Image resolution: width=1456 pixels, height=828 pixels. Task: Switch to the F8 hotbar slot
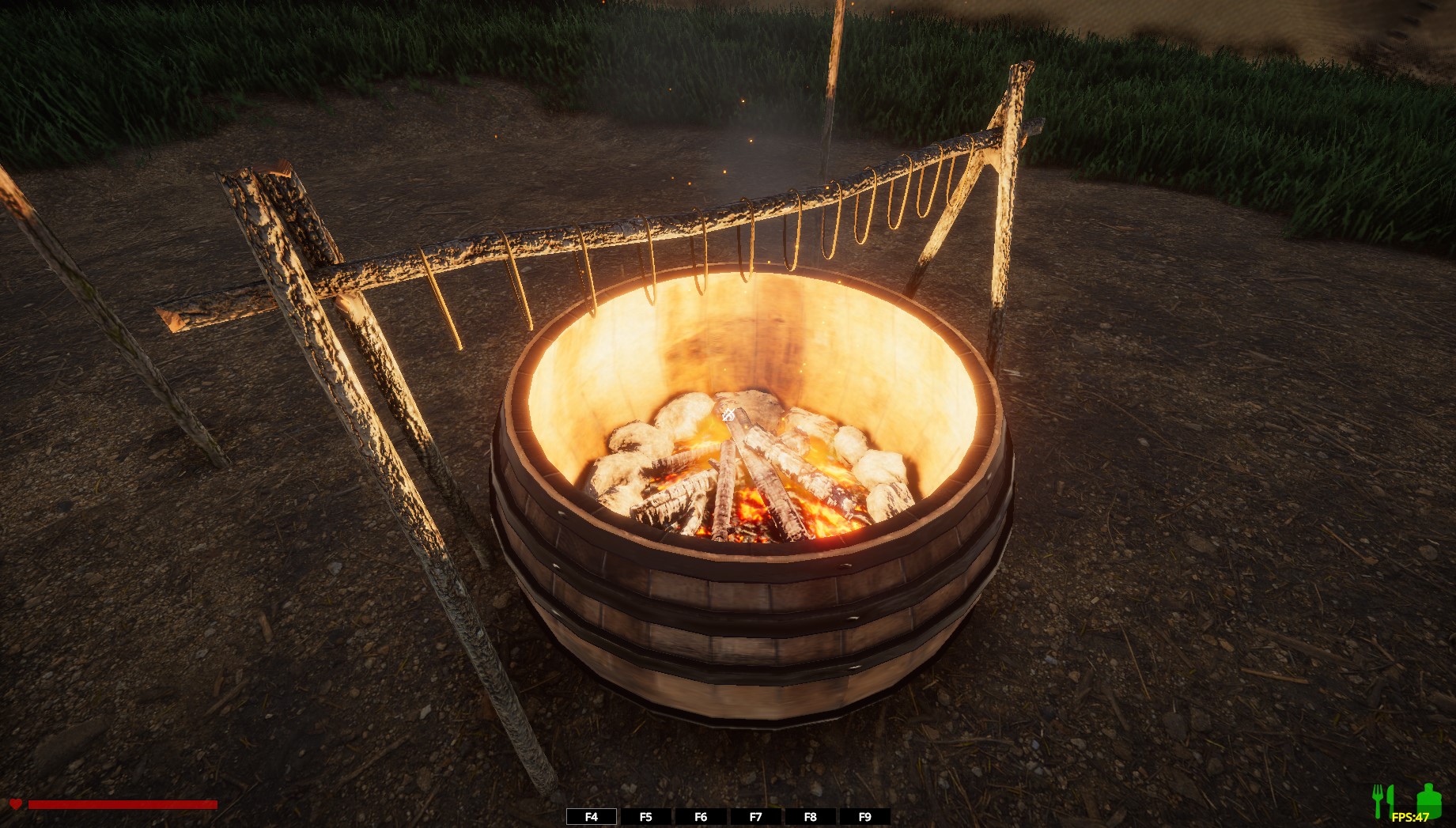pos(810,817)
